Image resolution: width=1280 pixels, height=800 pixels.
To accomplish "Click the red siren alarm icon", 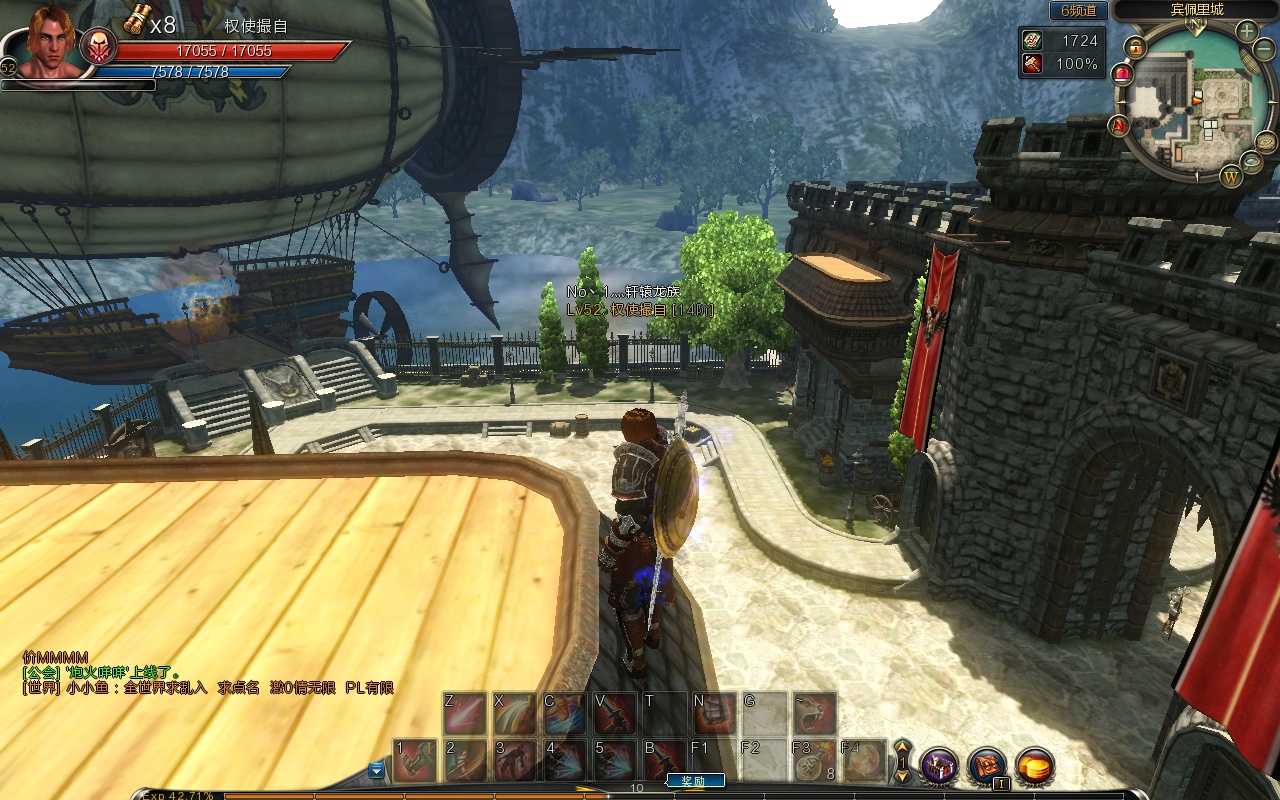I will click(x=1122, y=73).
